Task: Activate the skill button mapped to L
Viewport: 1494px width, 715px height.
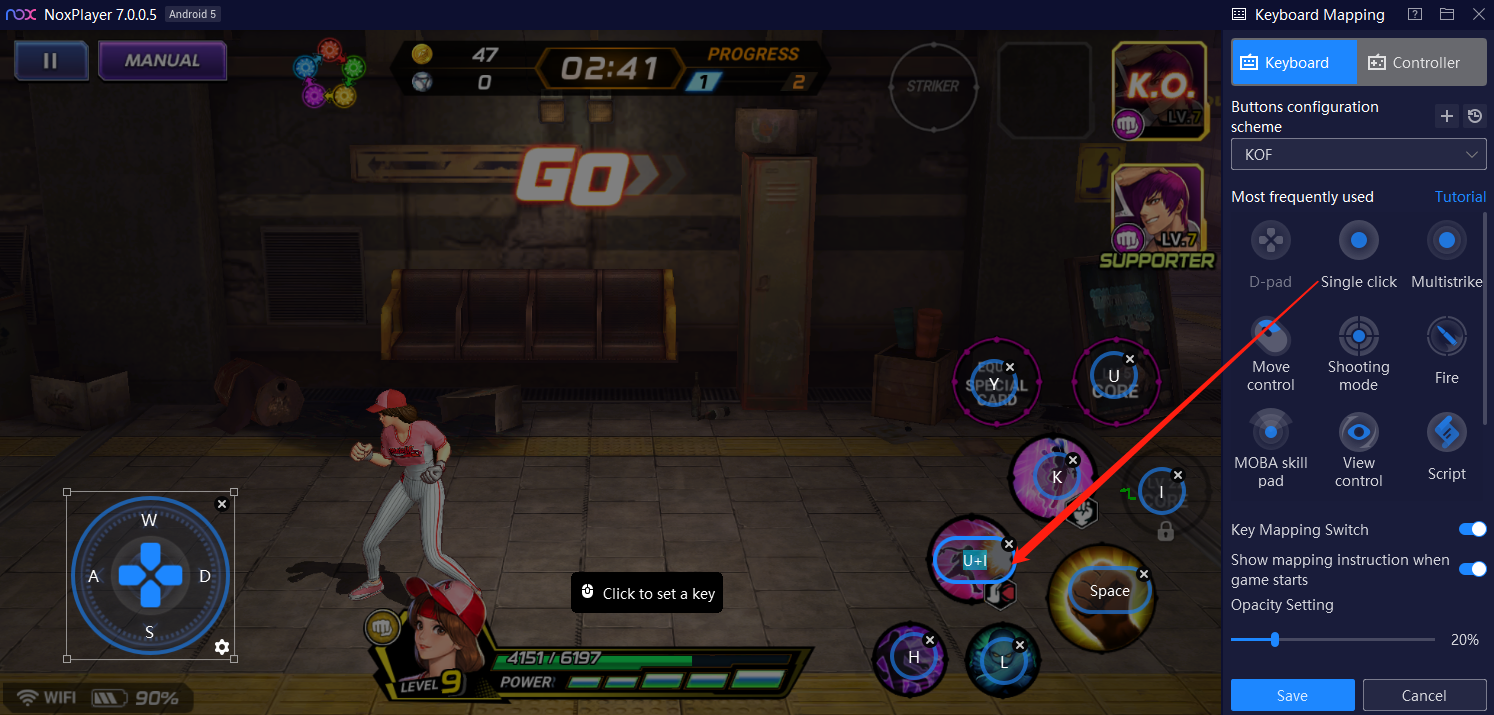Action: 1003,661
